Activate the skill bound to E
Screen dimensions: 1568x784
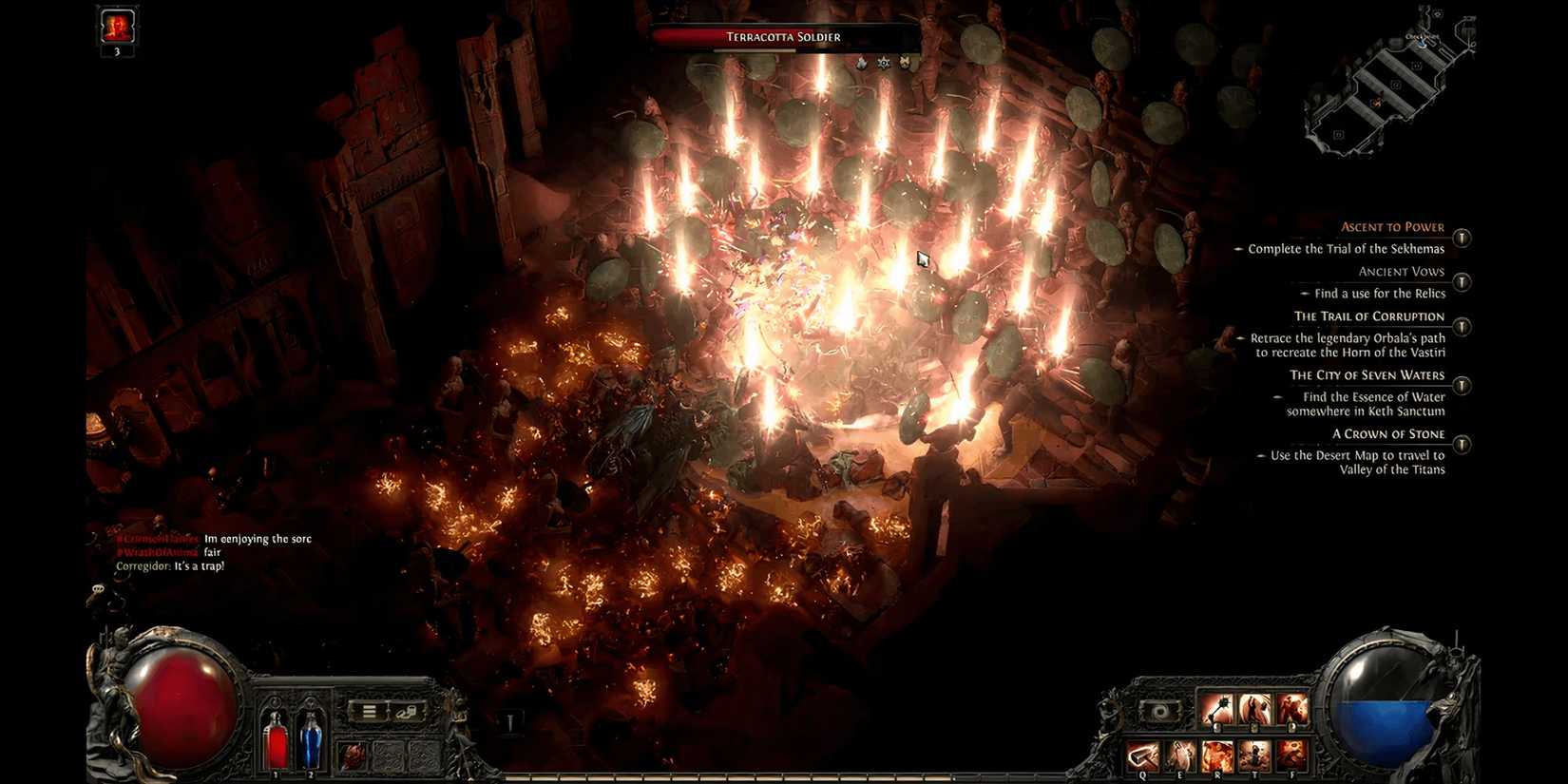tap(1181, 755)
